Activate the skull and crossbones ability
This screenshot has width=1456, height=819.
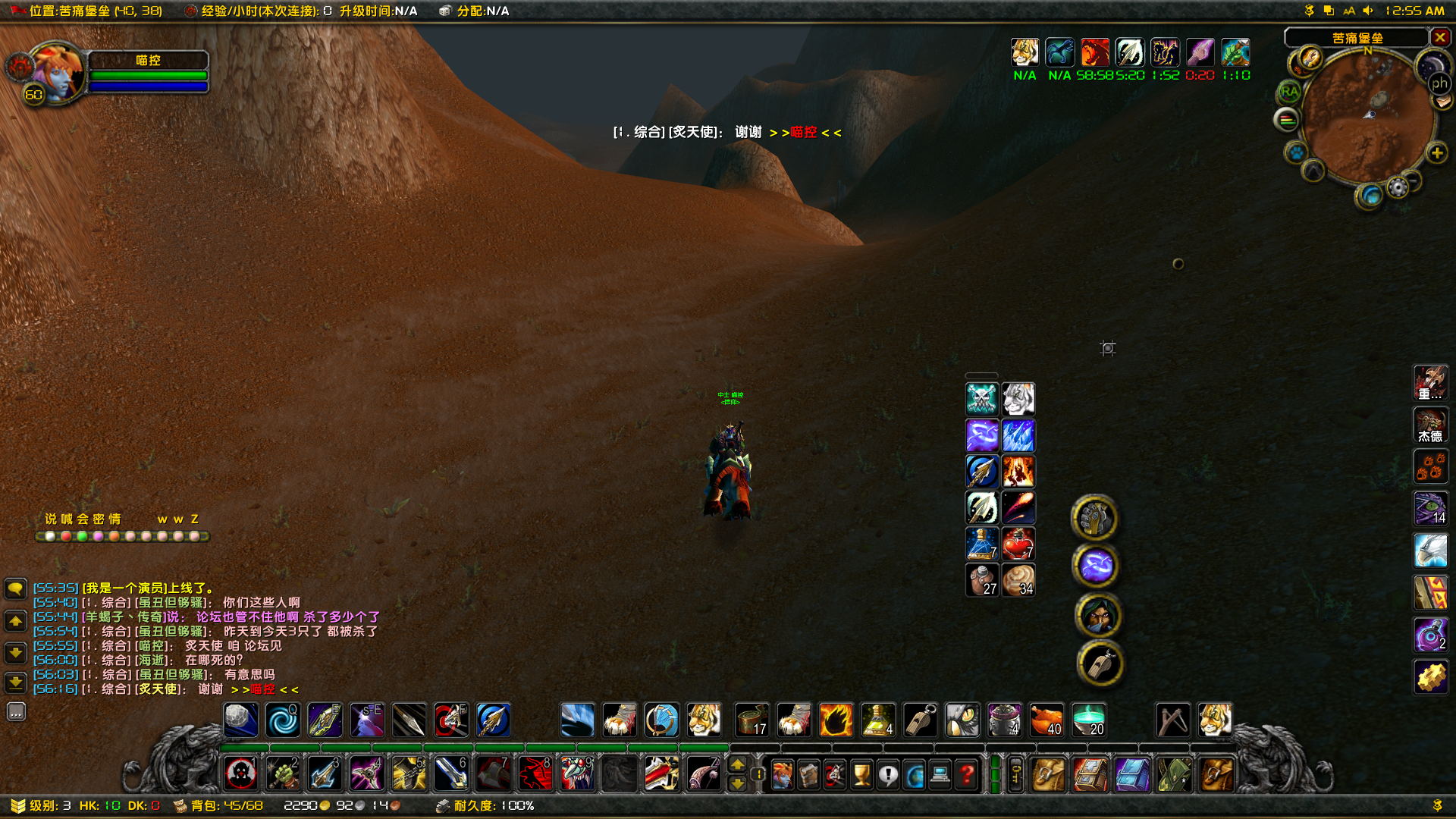pos(982,398)
